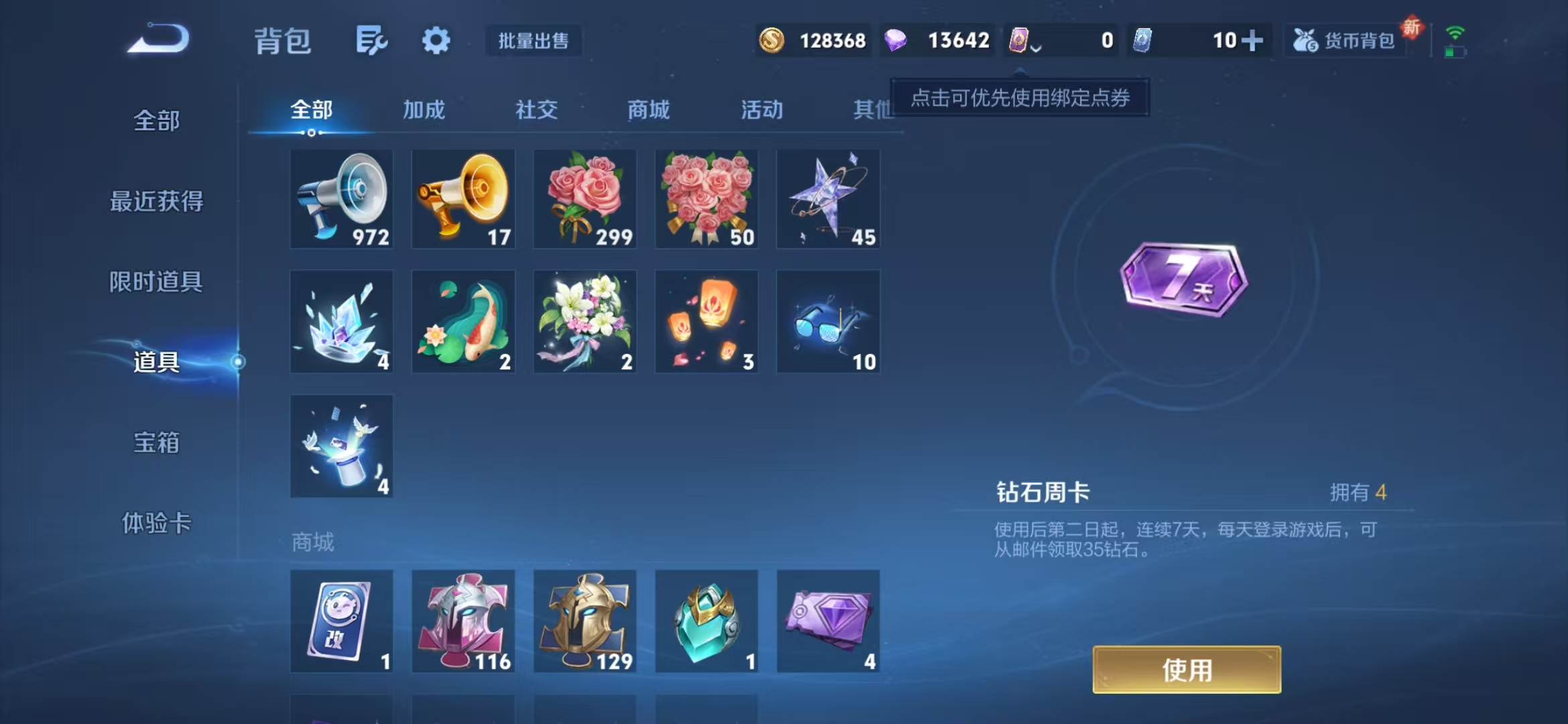This screenshot has width=1568, height=724.
Task: Open the 商城 tab
Action: (x=647, y=111)
